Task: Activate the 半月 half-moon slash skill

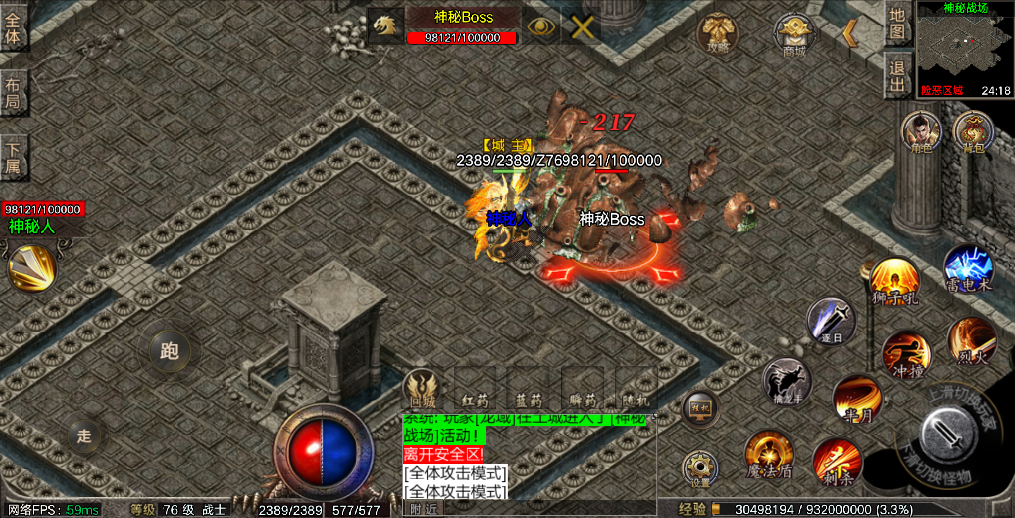Action: coord(856,398)
